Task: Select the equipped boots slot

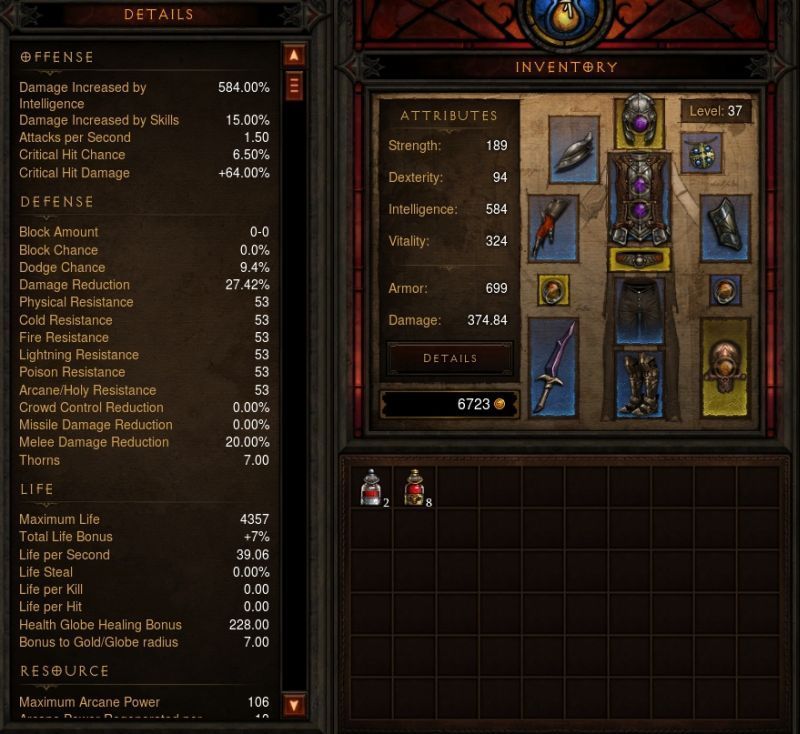Action: 639,382
